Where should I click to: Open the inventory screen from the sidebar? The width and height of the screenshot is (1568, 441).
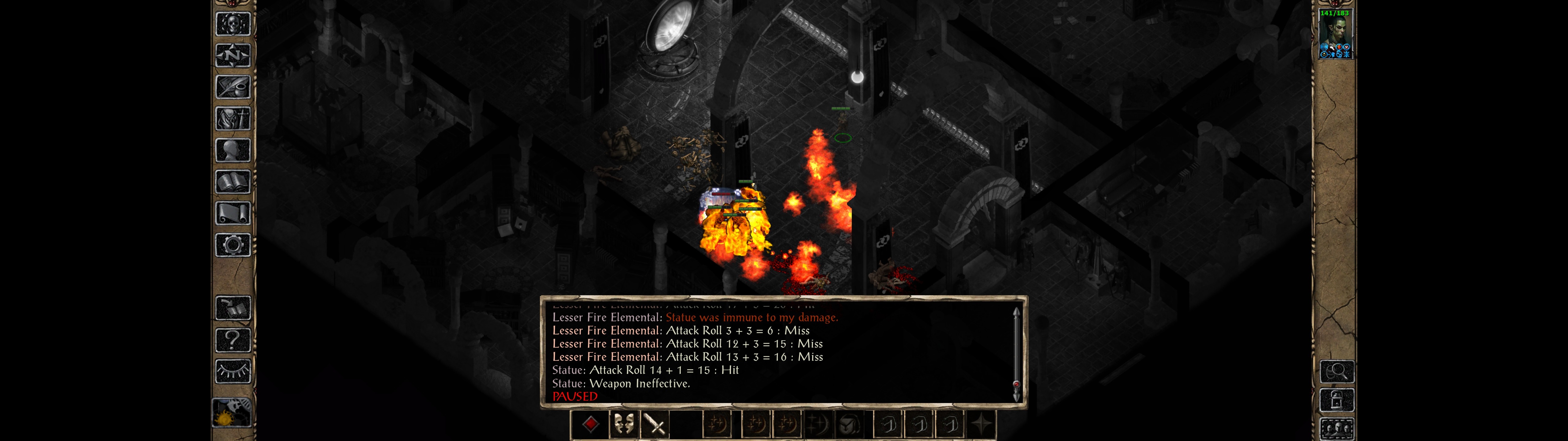[x=232, y=119]
